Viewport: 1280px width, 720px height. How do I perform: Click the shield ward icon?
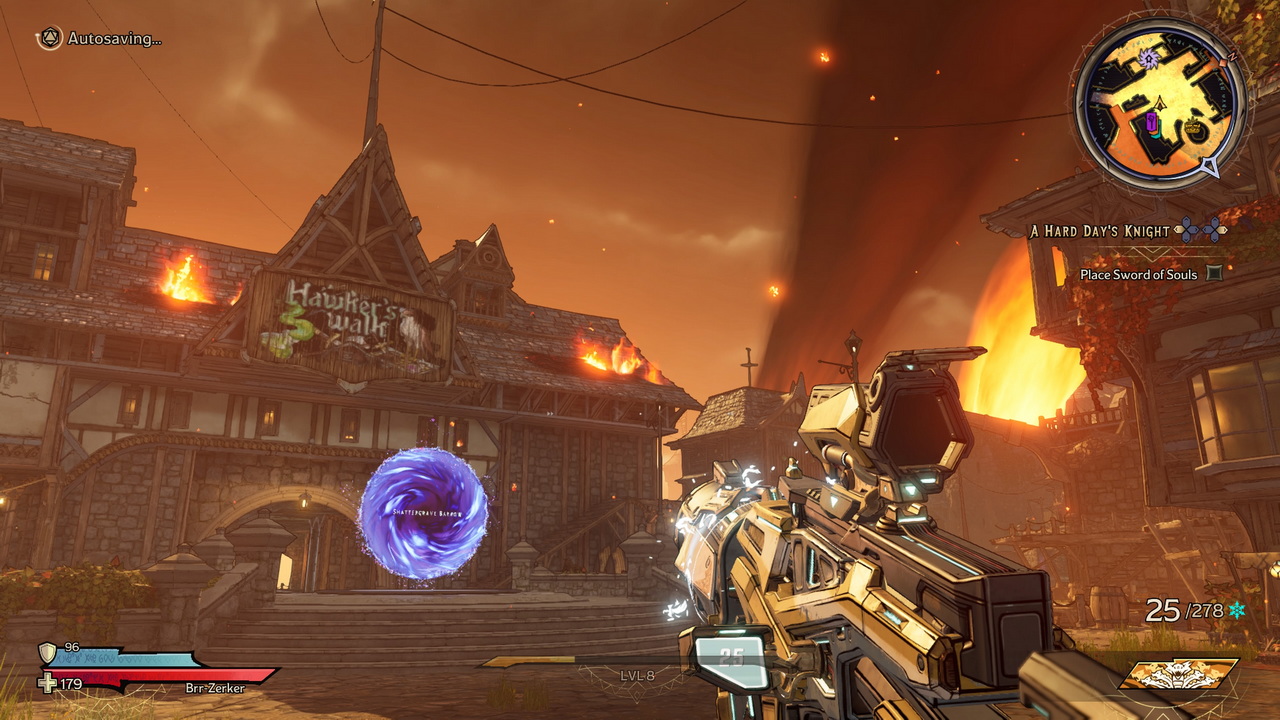47,652
